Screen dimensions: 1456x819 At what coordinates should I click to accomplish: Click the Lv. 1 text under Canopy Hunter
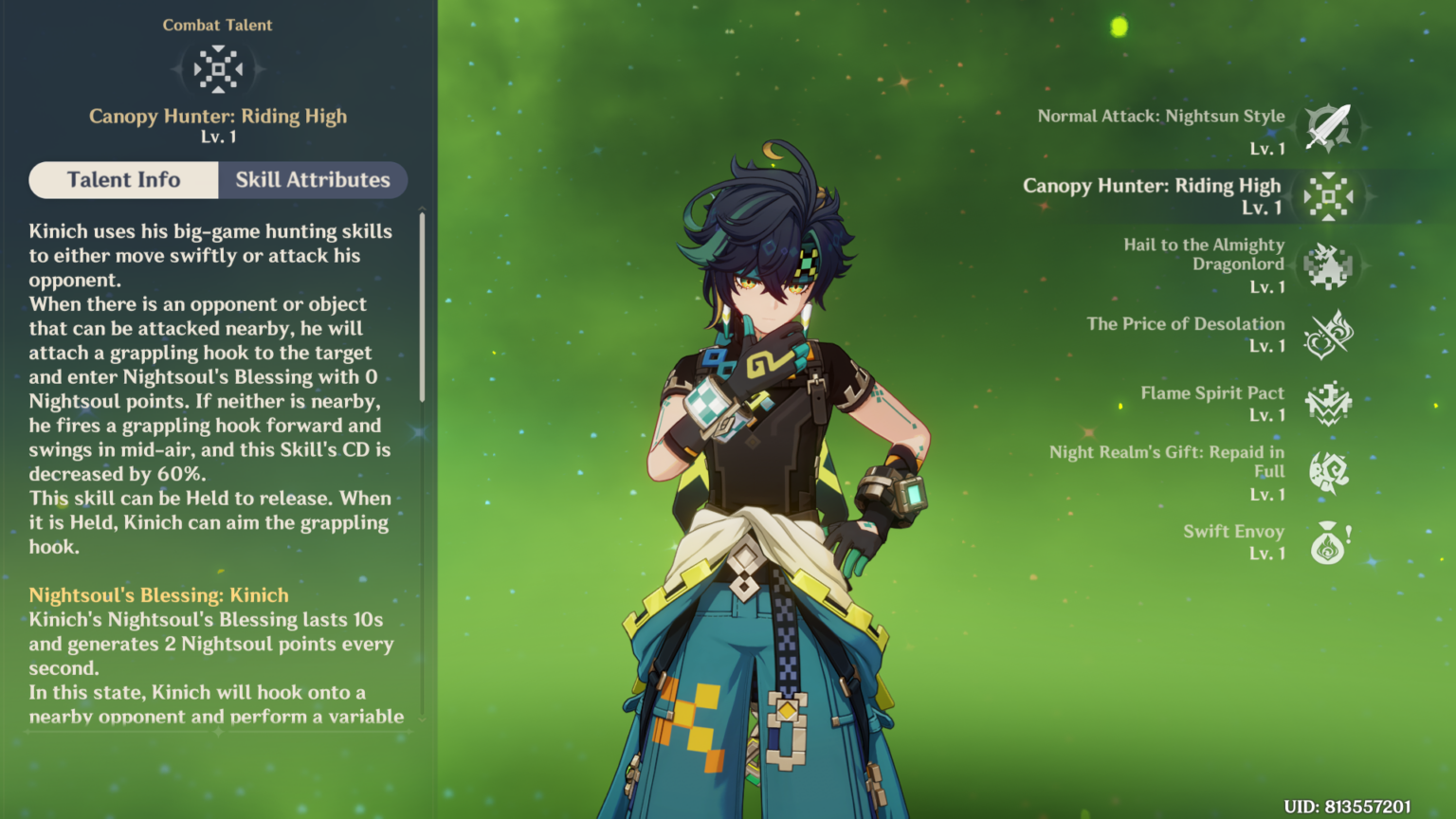(x=218, y=136)
